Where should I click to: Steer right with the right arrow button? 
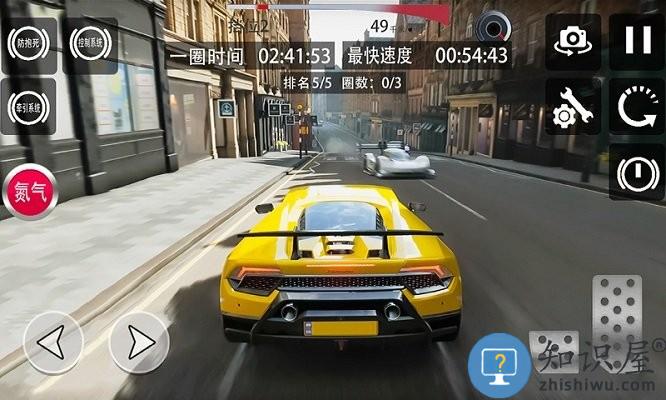[139, 343]
